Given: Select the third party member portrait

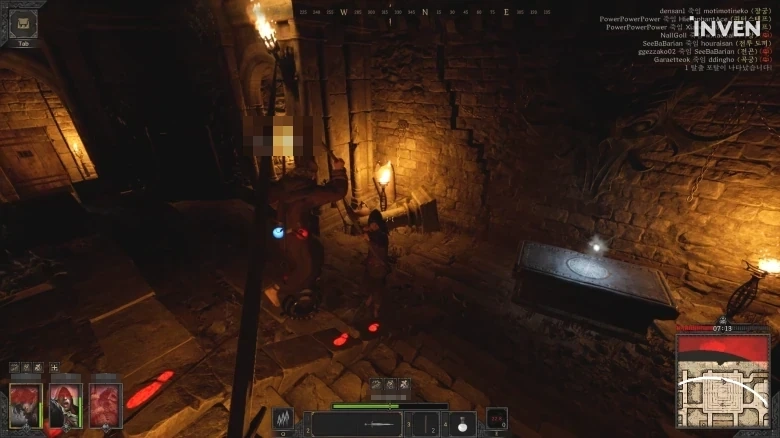Looking at the screenshot, I should (105, 405).
